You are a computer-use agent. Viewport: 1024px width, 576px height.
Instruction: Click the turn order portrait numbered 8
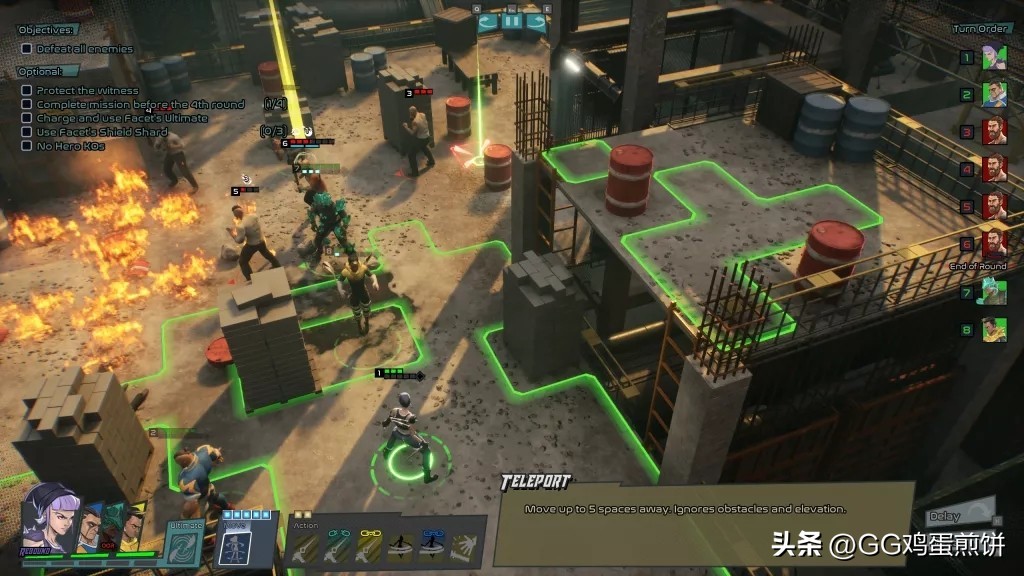(994, 330)
